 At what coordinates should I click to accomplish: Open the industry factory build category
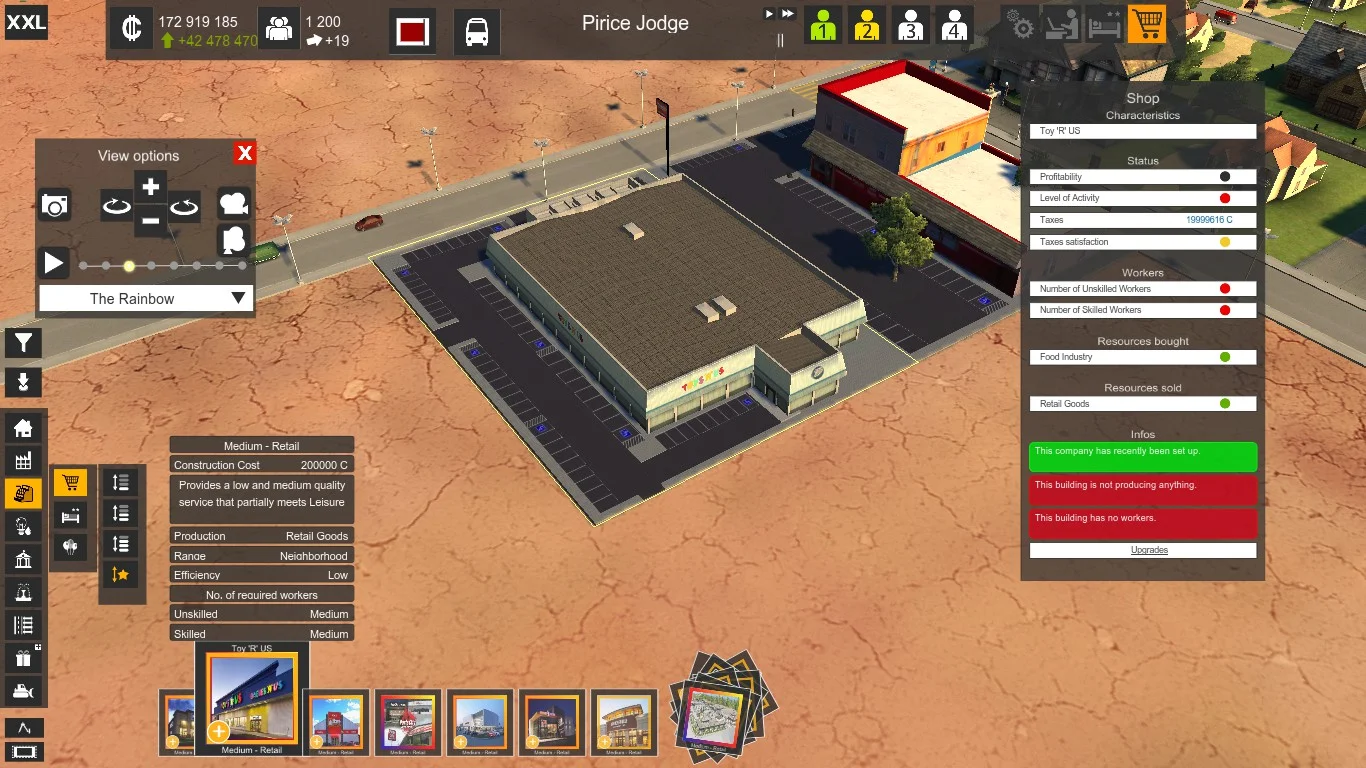[23, 460]
